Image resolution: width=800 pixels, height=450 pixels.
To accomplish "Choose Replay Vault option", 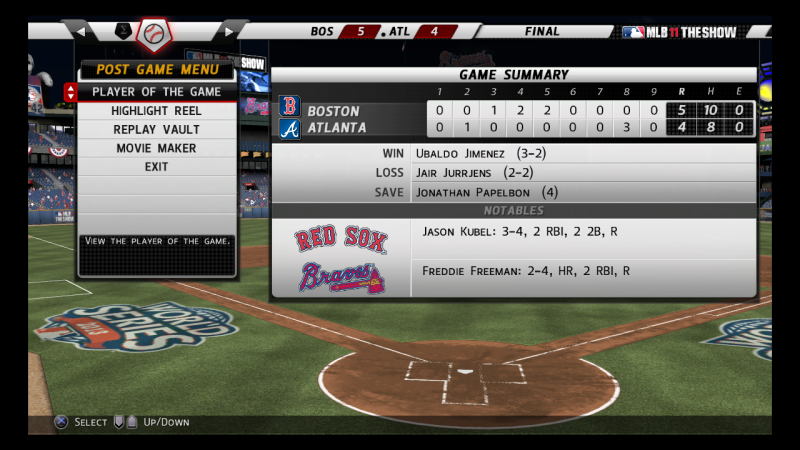I will click(156, 130).
